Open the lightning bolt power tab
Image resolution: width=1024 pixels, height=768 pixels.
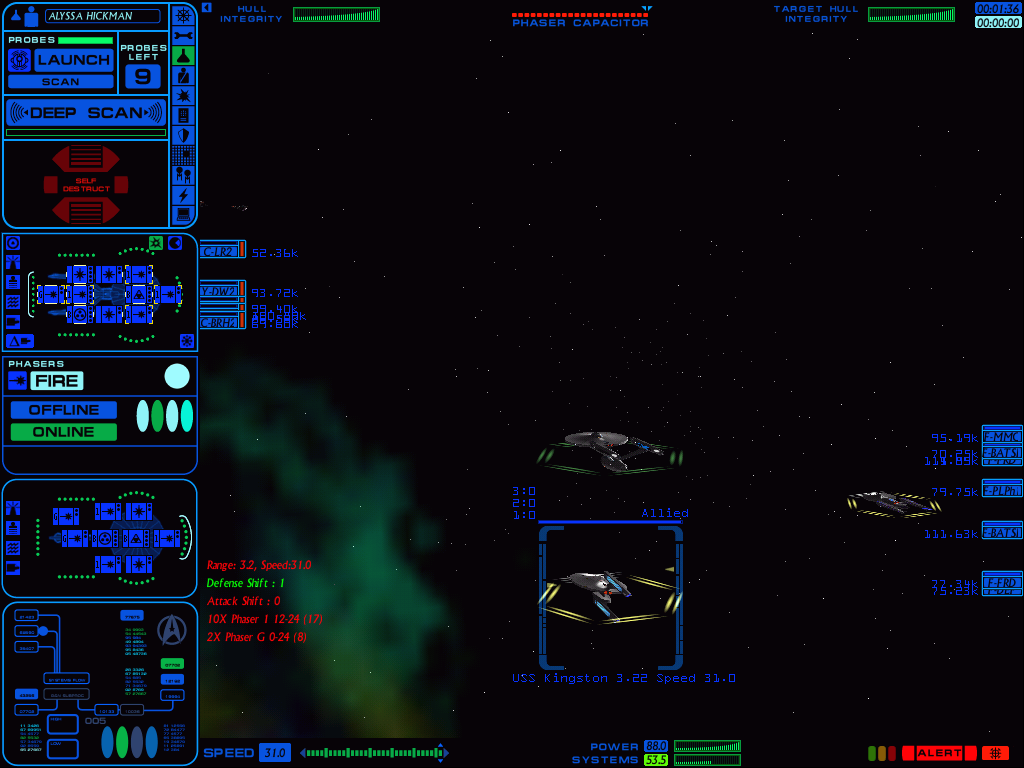pos(183,195)
